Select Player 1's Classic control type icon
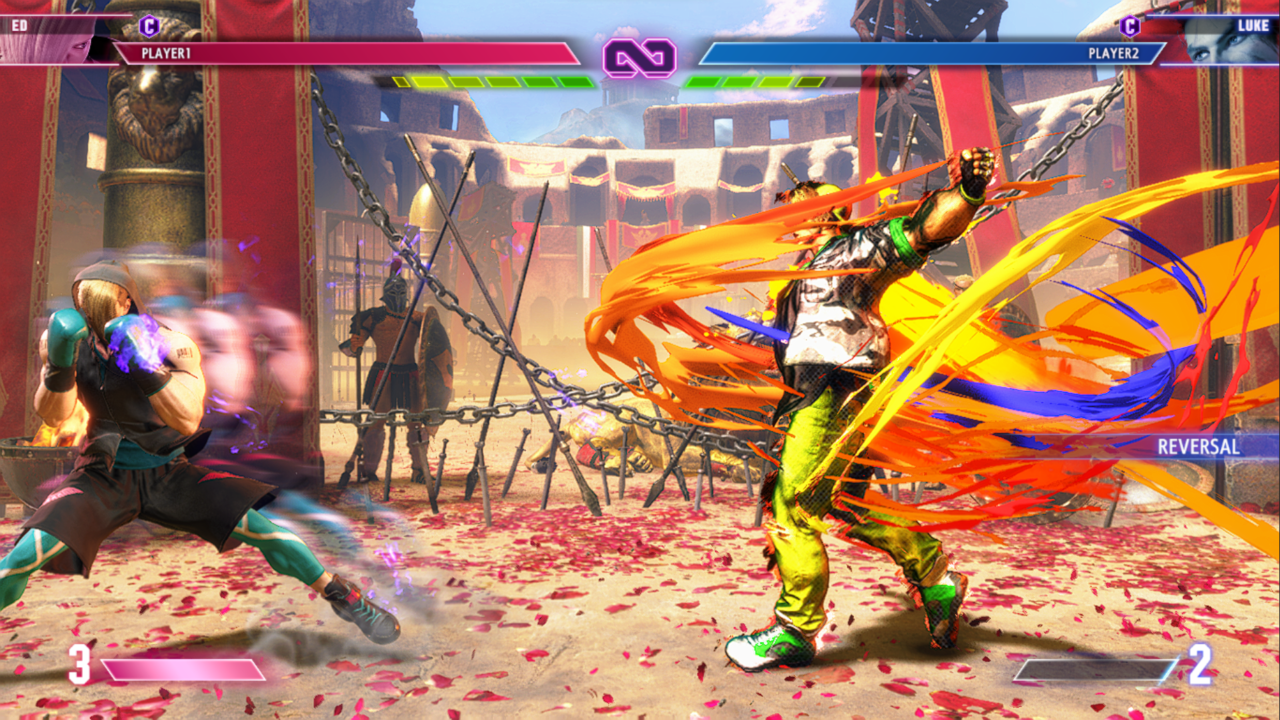 (149, 25)
